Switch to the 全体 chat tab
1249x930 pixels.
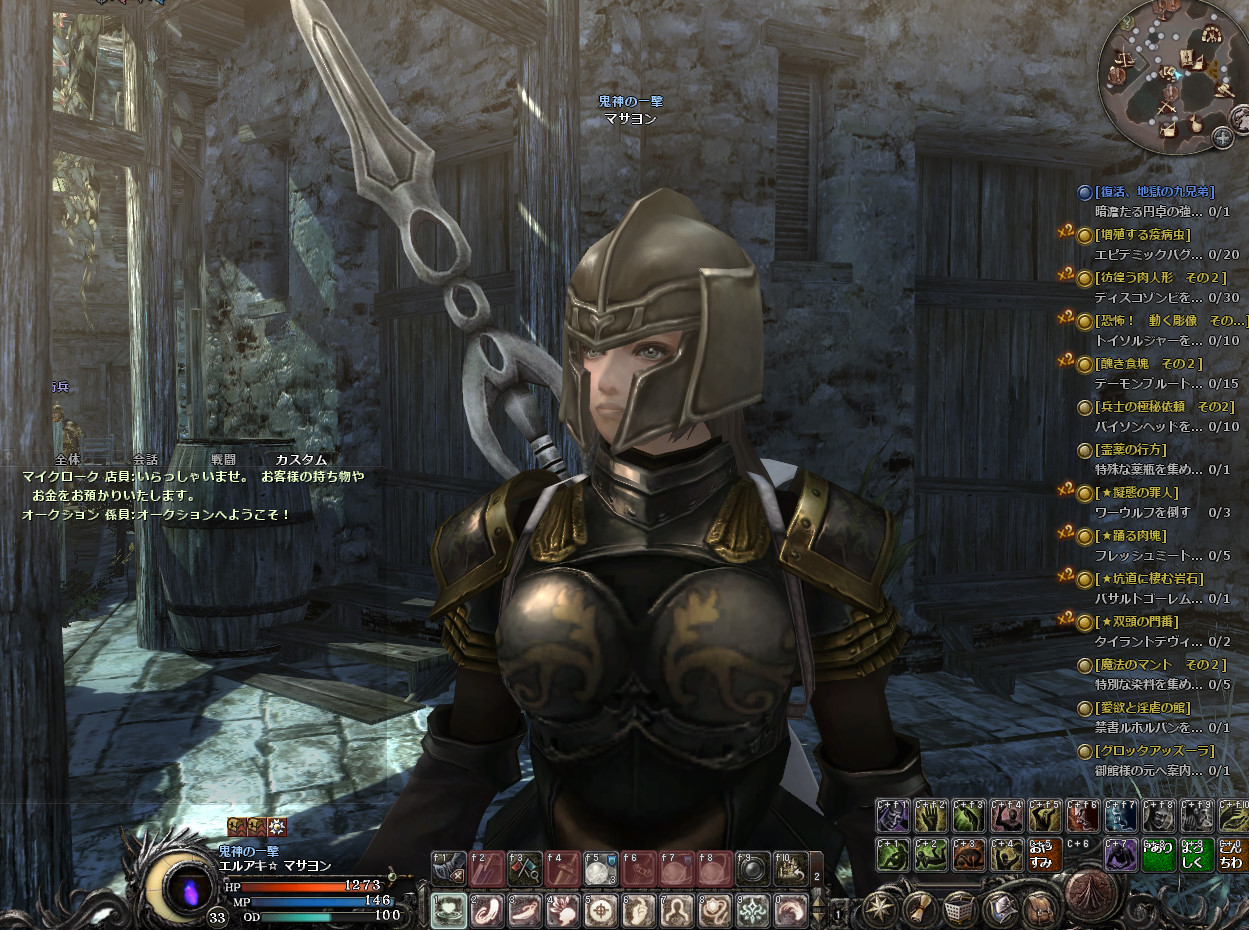click(68, 459)
